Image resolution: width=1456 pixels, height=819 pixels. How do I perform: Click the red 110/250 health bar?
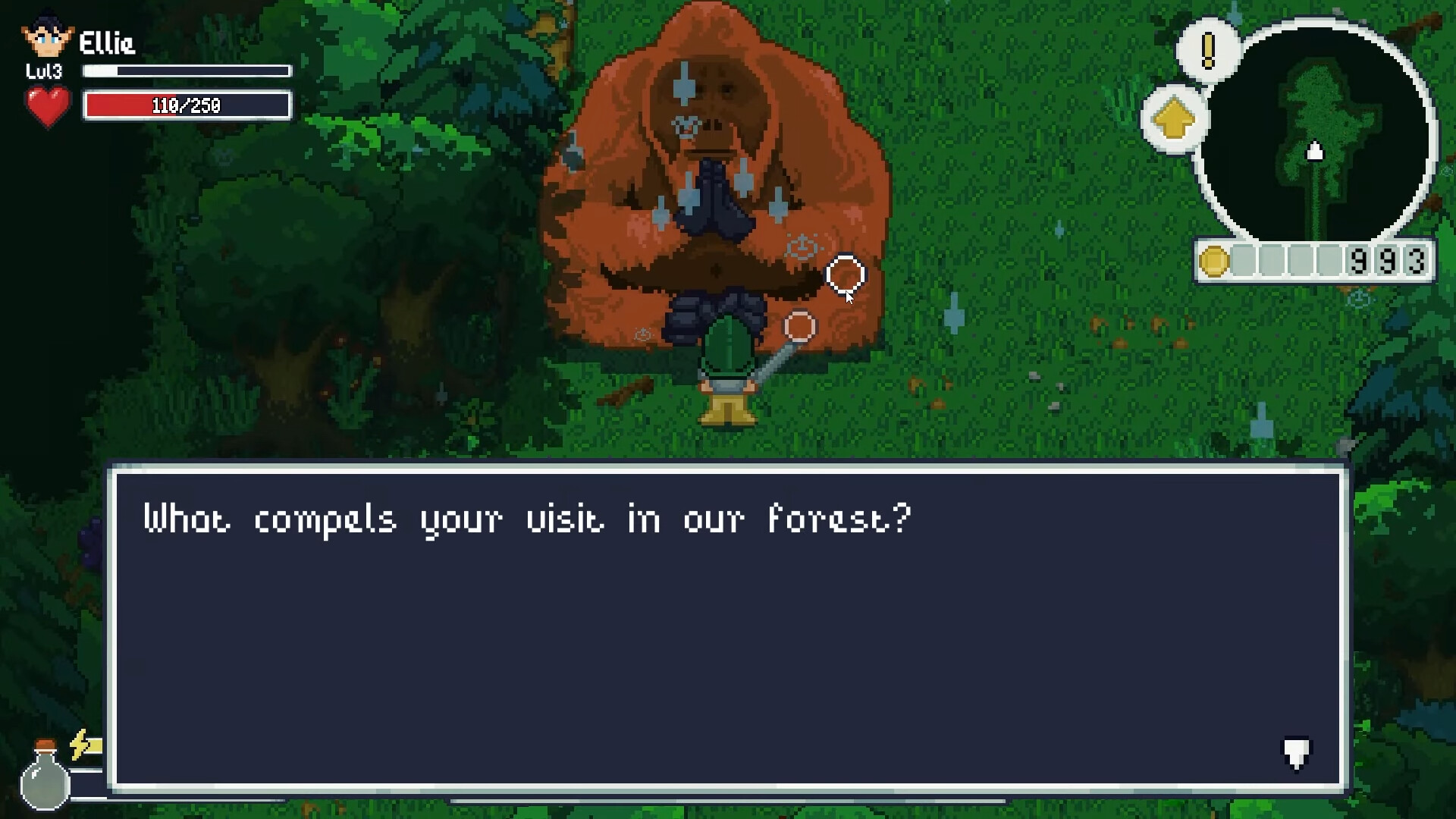pyautogui.click(x=187, y=105)
